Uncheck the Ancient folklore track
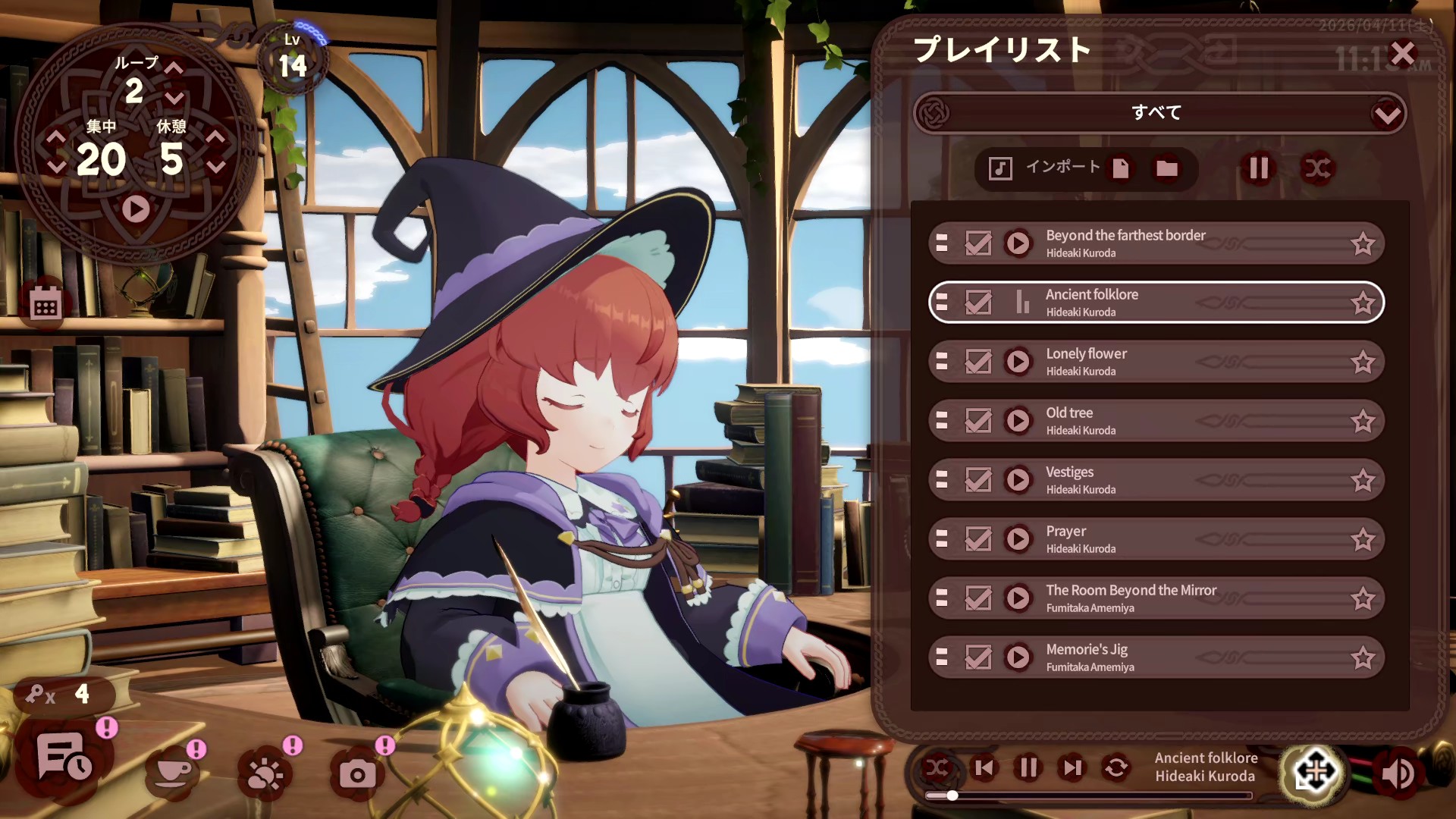The height and width of the screenshot is (819, 1456). [978, 303]
